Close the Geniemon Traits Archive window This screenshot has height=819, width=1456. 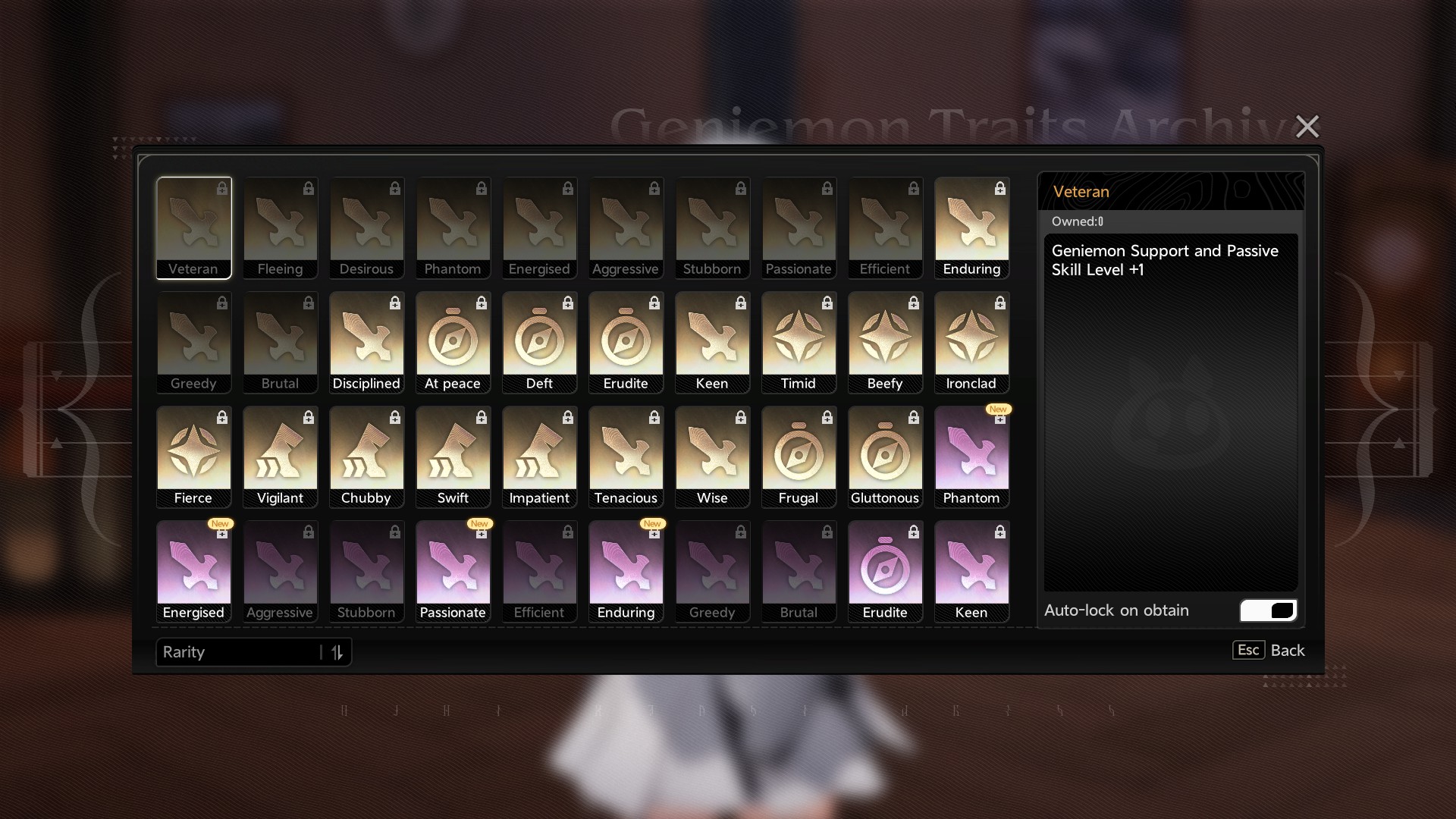[1307, 126]
